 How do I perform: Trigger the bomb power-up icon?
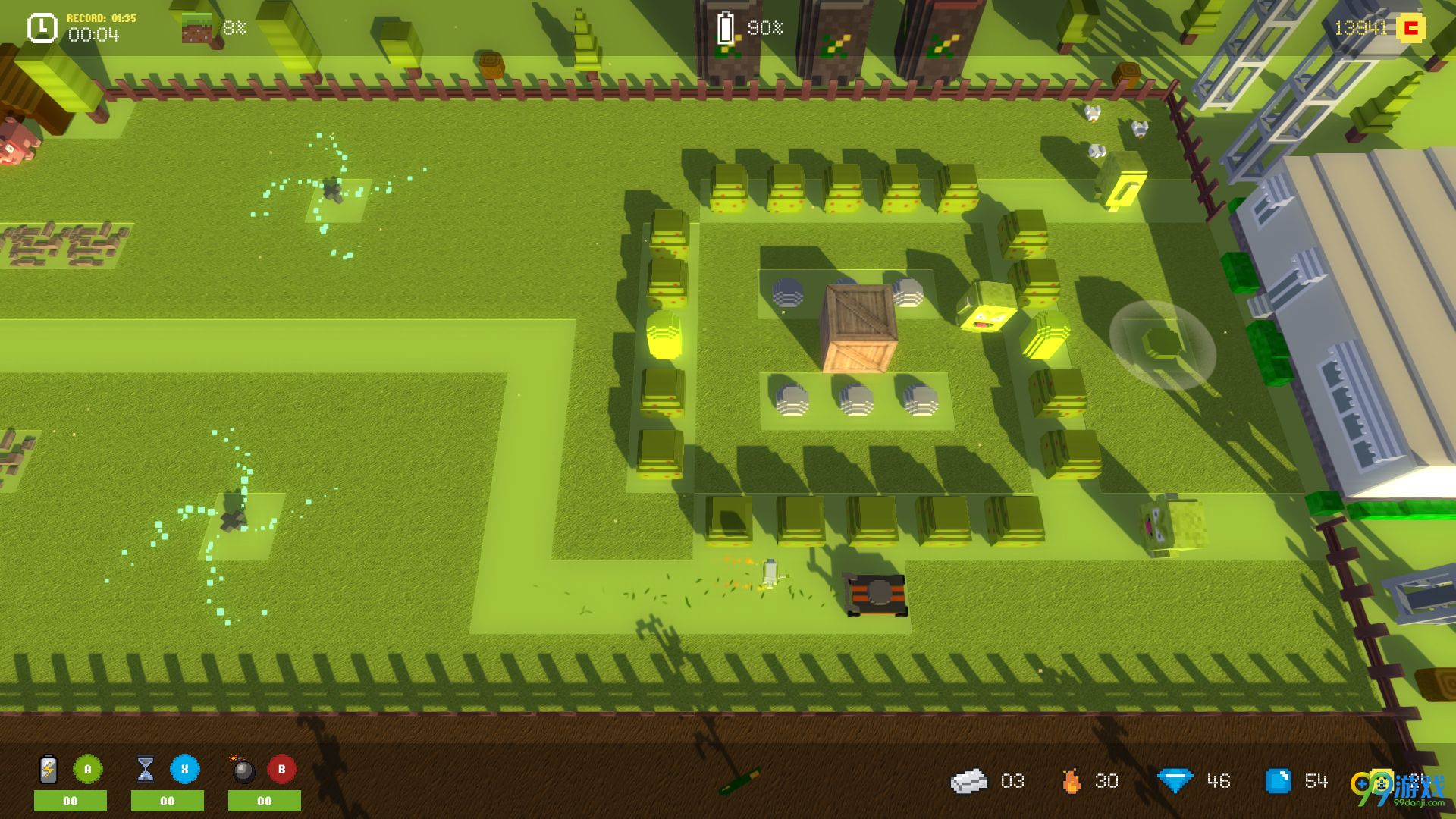(243, 770)
